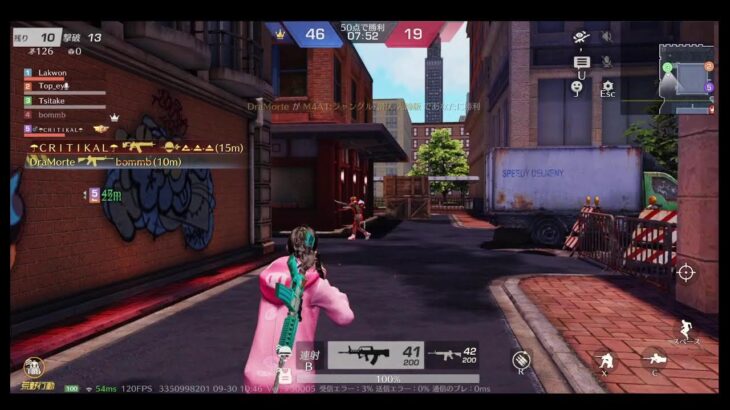Tap the reload bullets button

point(521,360)
